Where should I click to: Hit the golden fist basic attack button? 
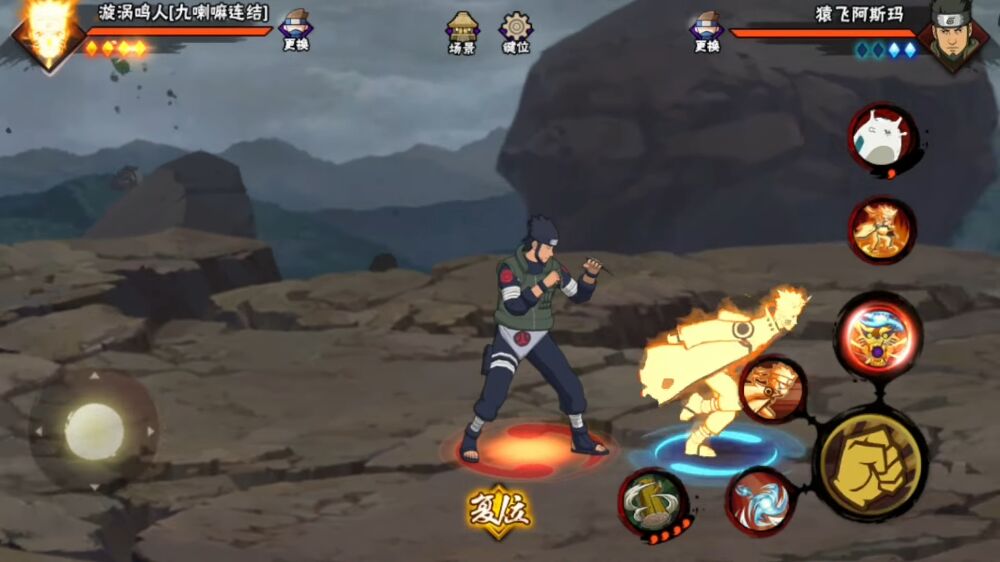(x=872, y=463)
